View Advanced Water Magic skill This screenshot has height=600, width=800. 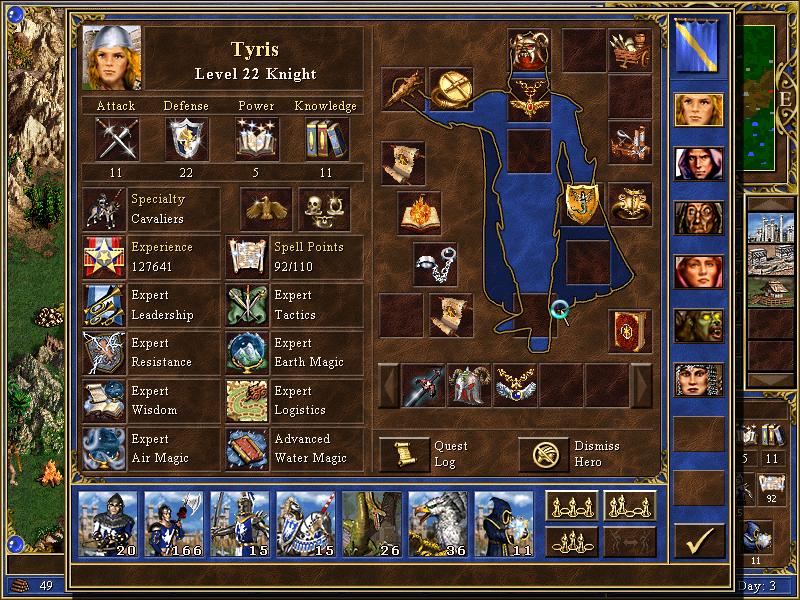[x=247, y=448]
